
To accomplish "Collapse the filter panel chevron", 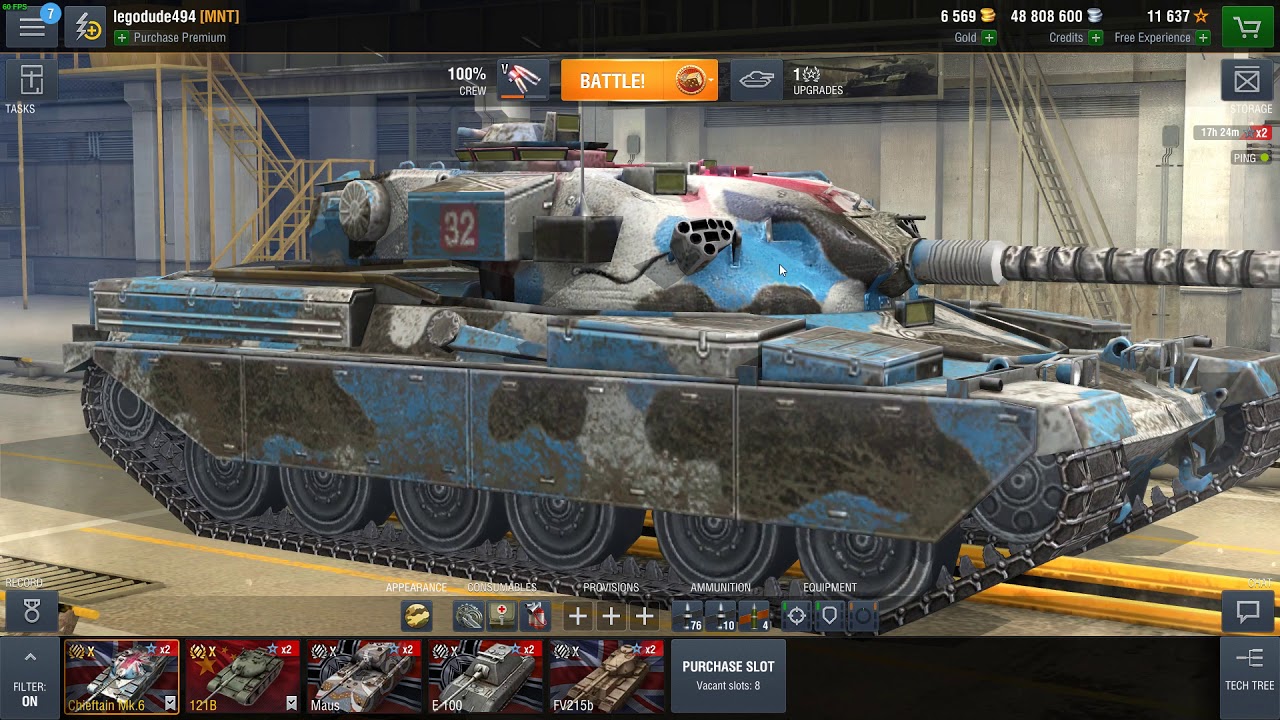I will click(x=30, y=655).
